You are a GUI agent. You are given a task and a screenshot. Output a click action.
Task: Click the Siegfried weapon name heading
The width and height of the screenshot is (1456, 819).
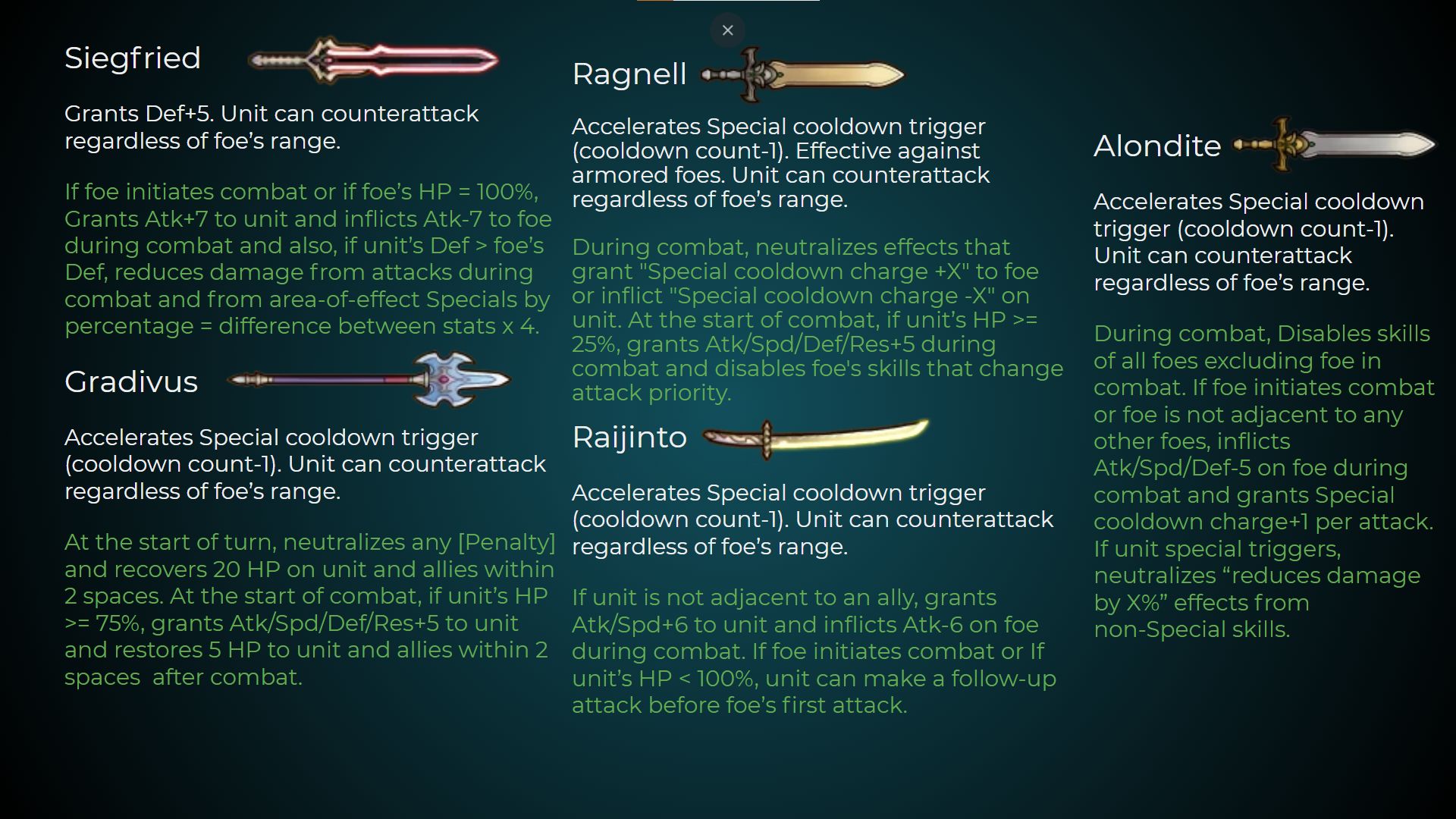pyautogui.click(x=133, y=58)
